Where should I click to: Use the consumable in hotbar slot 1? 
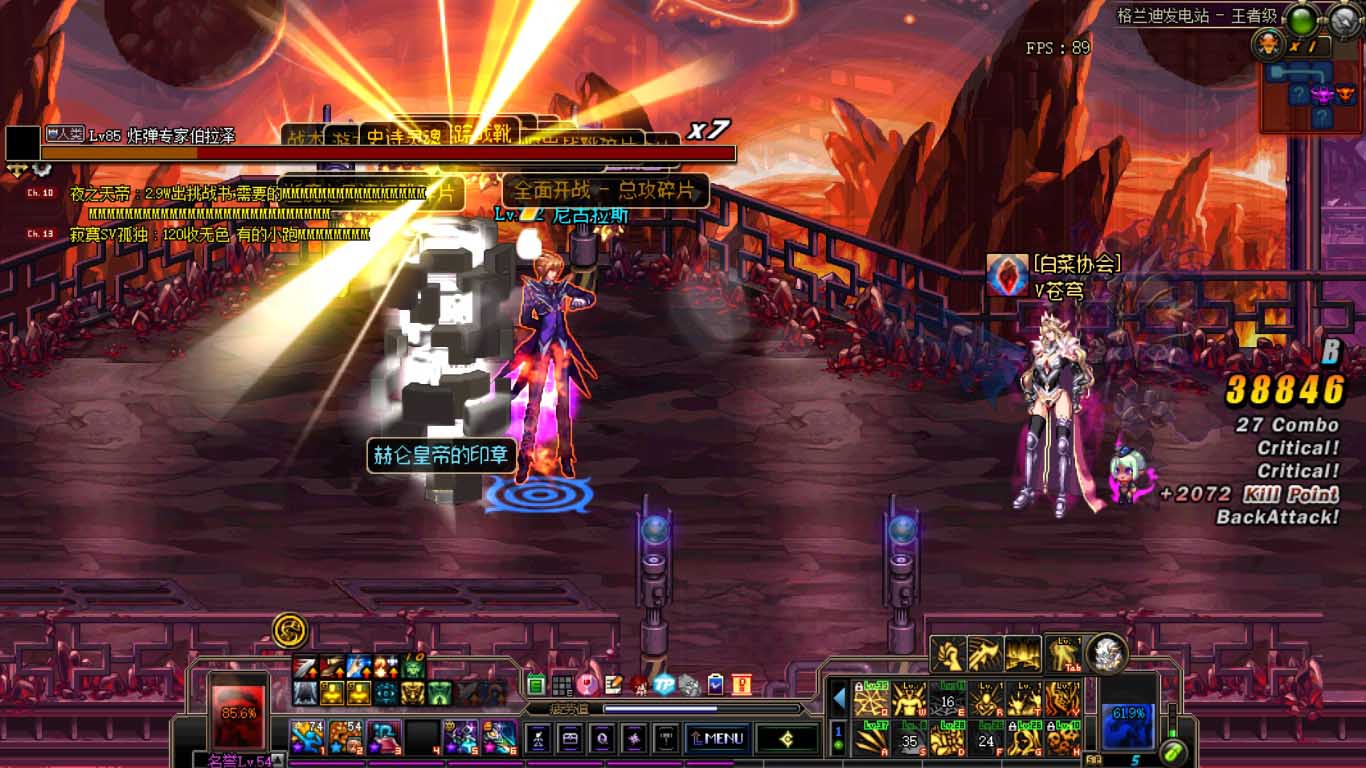pyautogui.click(x=306, y=737)
